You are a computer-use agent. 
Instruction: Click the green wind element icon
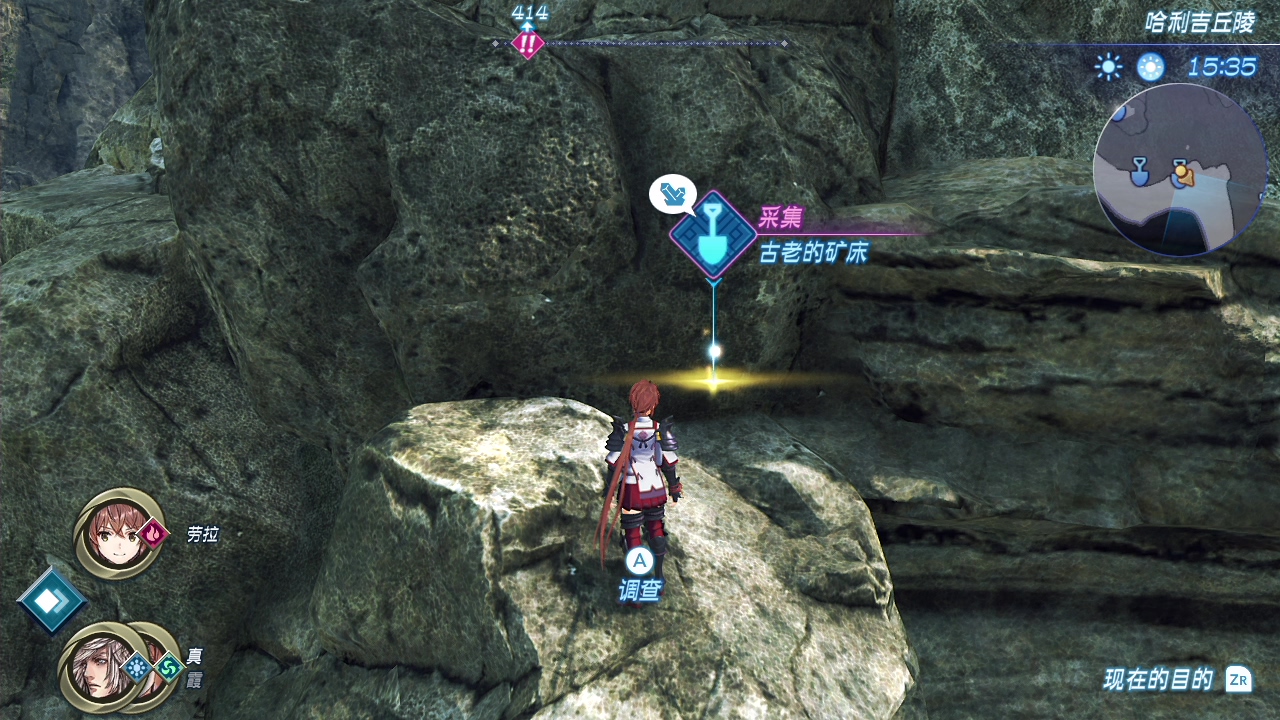(169, 666)
